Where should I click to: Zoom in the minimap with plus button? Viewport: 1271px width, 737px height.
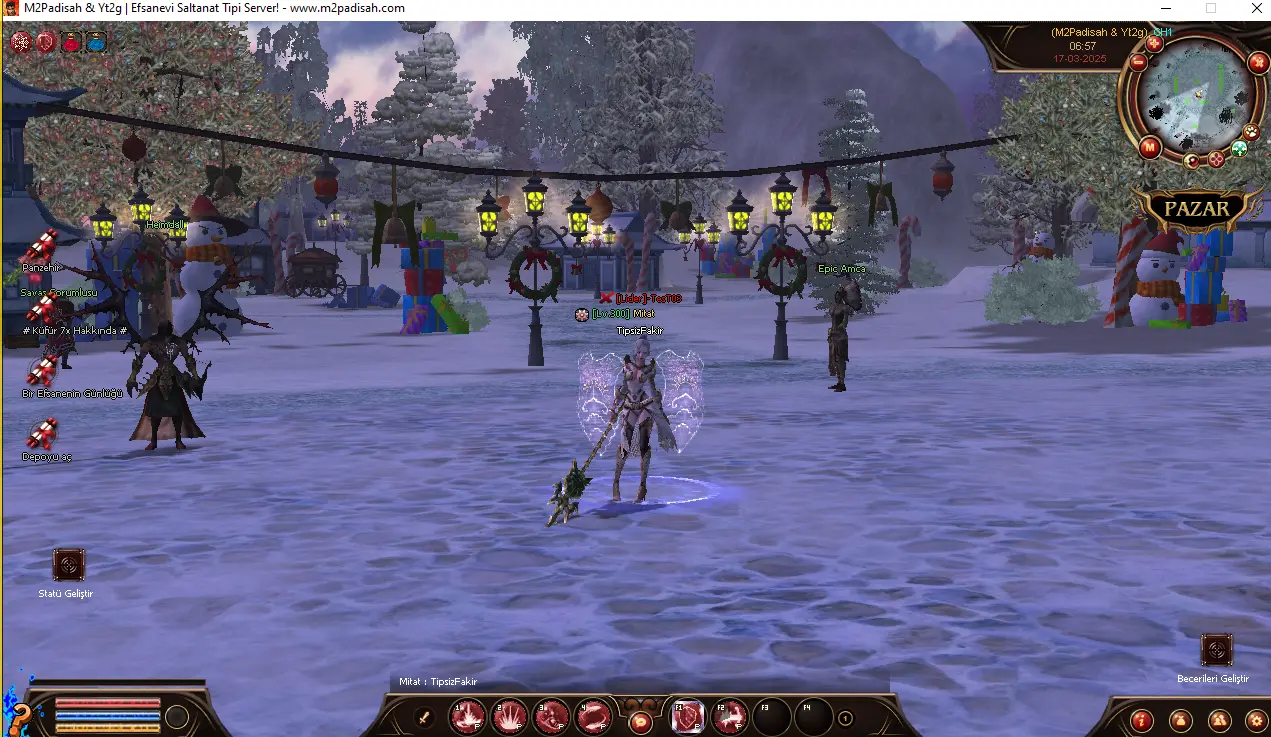pyautogui.click(x=1154, y=43)
